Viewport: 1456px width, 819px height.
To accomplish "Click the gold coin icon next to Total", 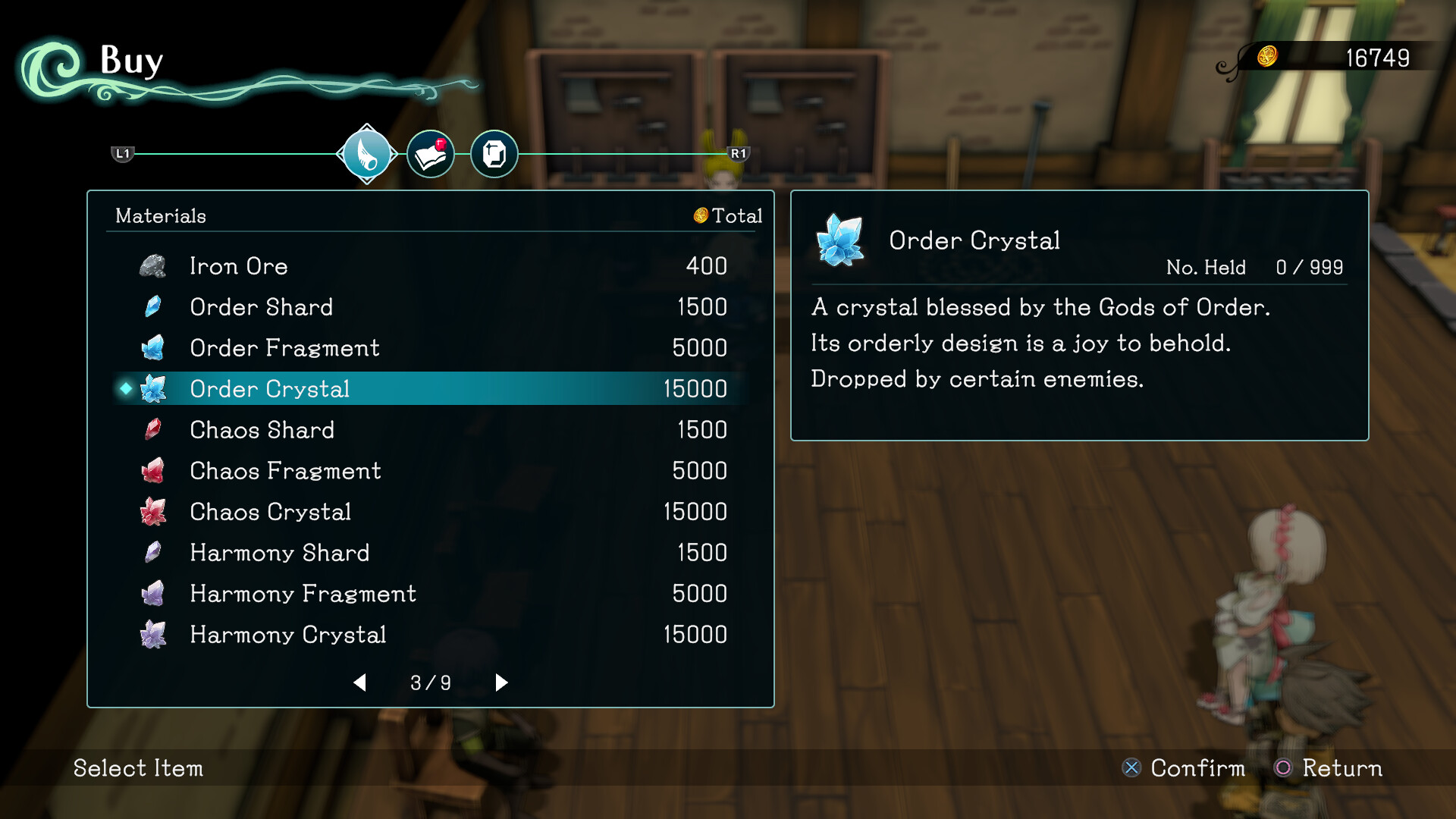I will [700, 216].
